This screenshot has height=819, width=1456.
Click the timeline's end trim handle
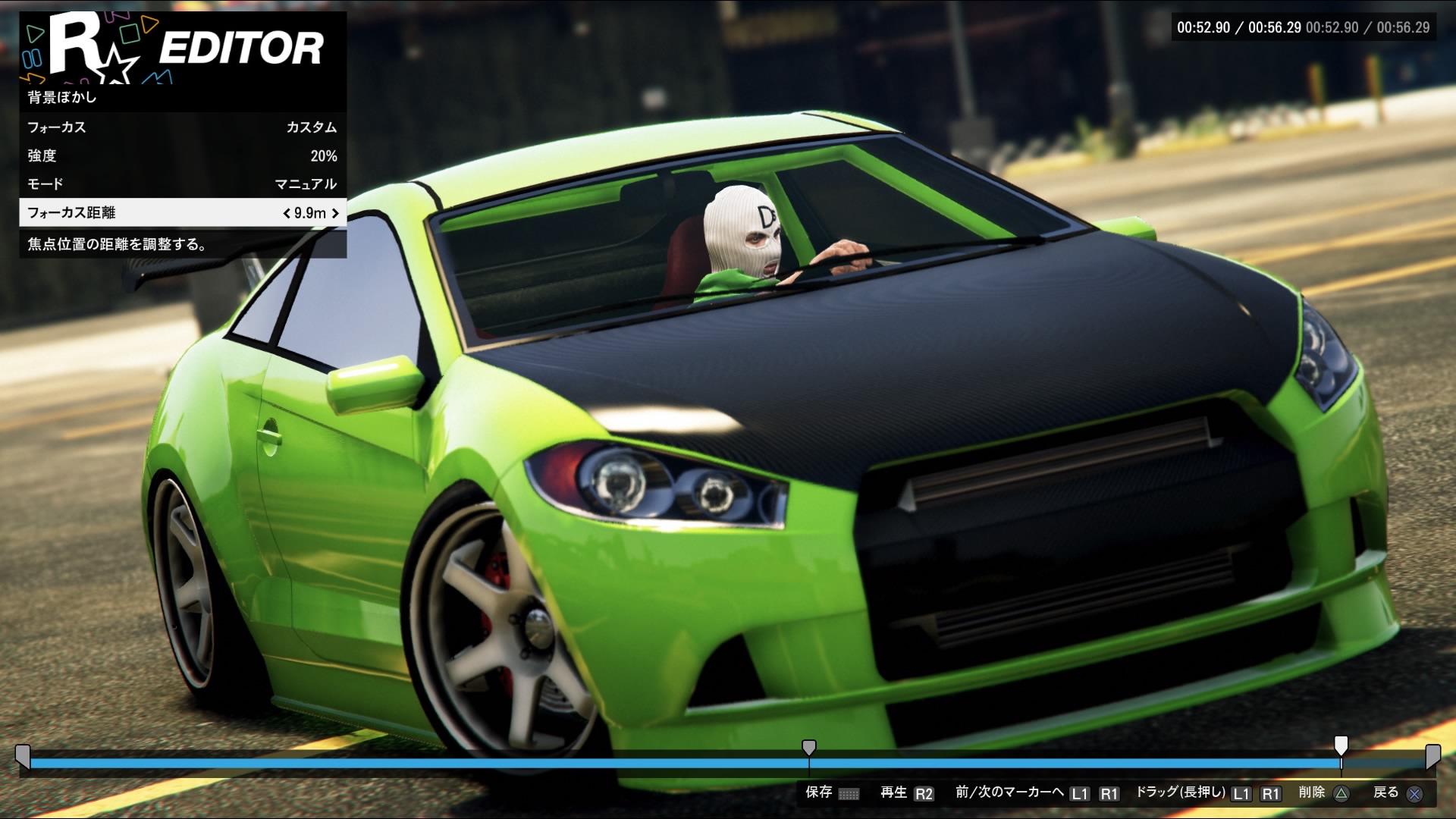tap(1432, 757)
